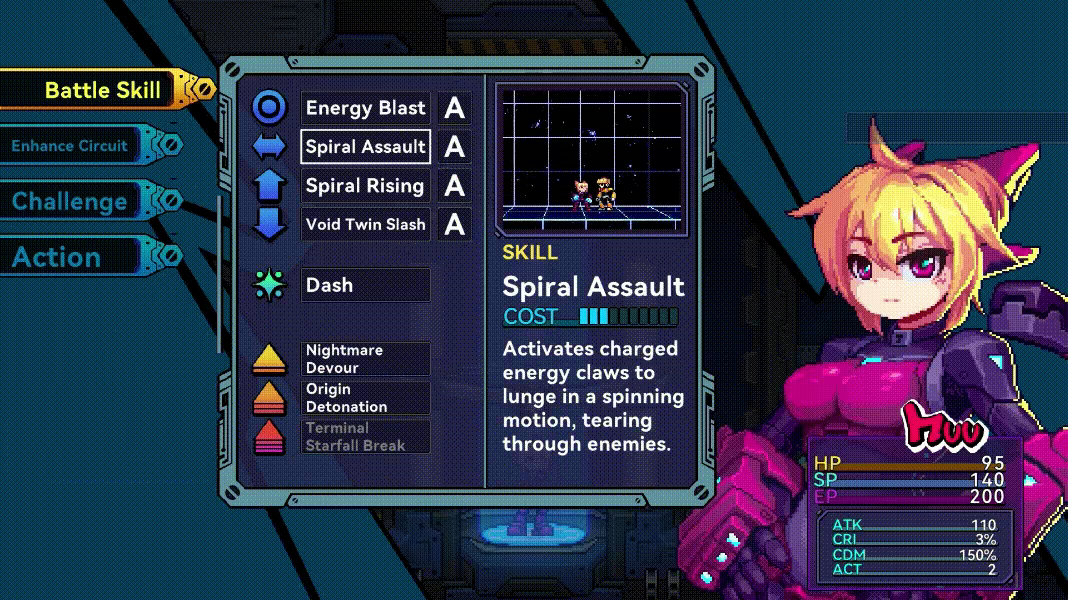Image resolution: width=1068 pixels, height=600 pixels.
Task: Go to the Challenge tab
Action: click(x=70, y=201)
